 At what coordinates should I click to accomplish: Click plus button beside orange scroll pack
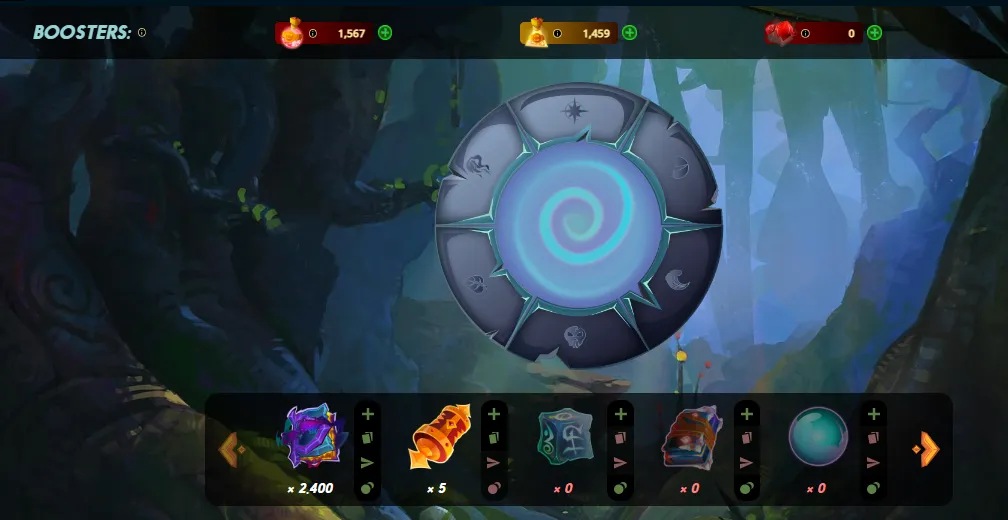pos(494,414)
